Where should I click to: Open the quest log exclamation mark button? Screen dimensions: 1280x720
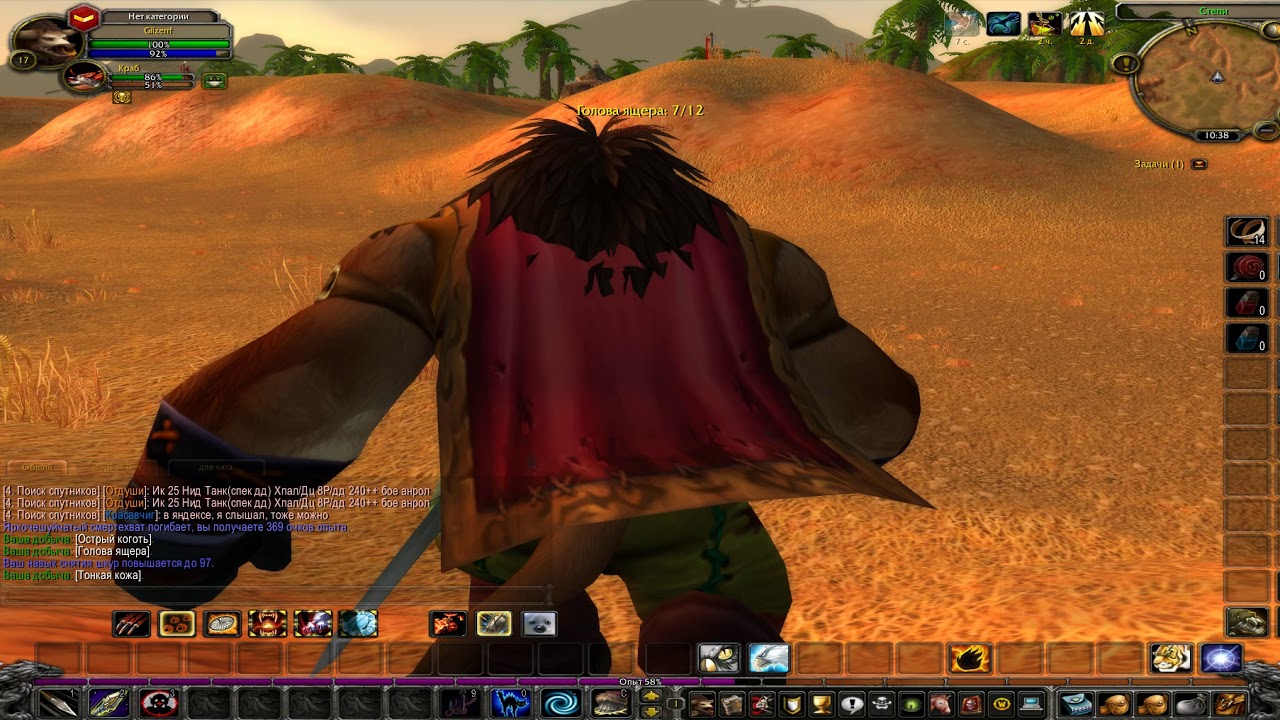851,703
